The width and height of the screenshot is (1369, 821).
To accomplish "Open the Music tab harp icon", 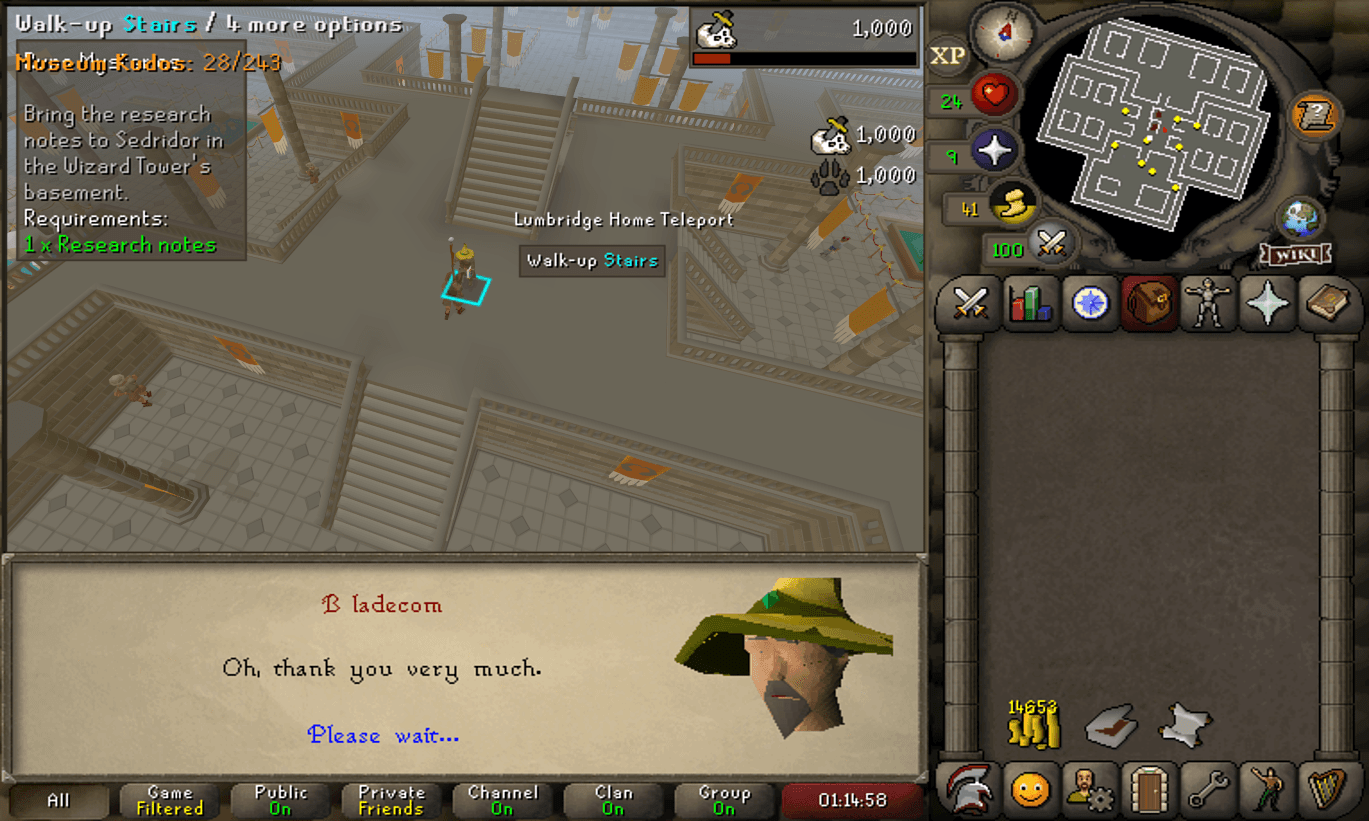I will pos(1325,790).
